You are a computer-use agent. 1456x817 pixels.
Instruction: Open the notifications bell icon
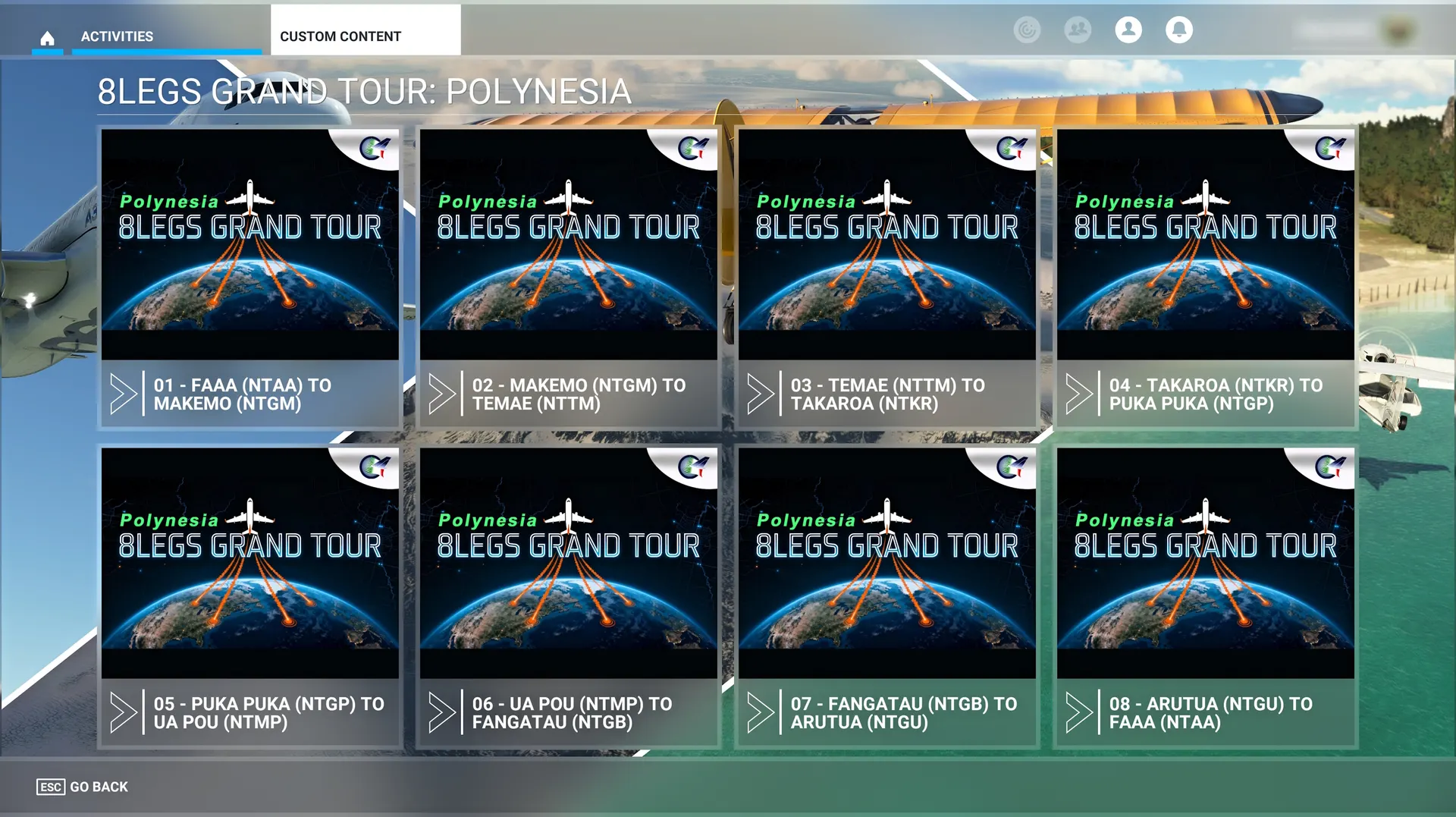point(1178,30)
